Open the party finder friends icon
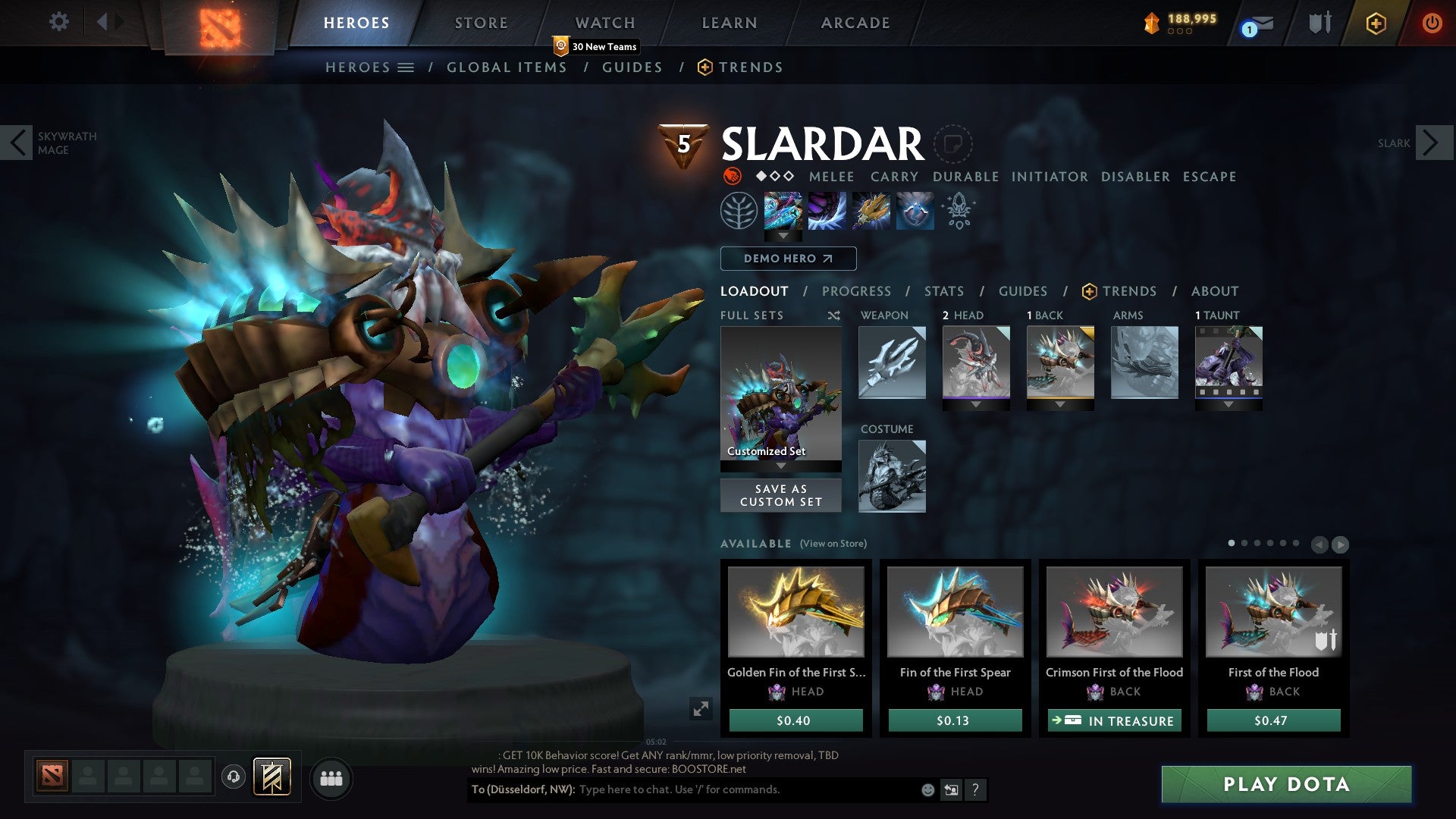The width and height of the screenshot is (1456, 819). coord(331,778)
